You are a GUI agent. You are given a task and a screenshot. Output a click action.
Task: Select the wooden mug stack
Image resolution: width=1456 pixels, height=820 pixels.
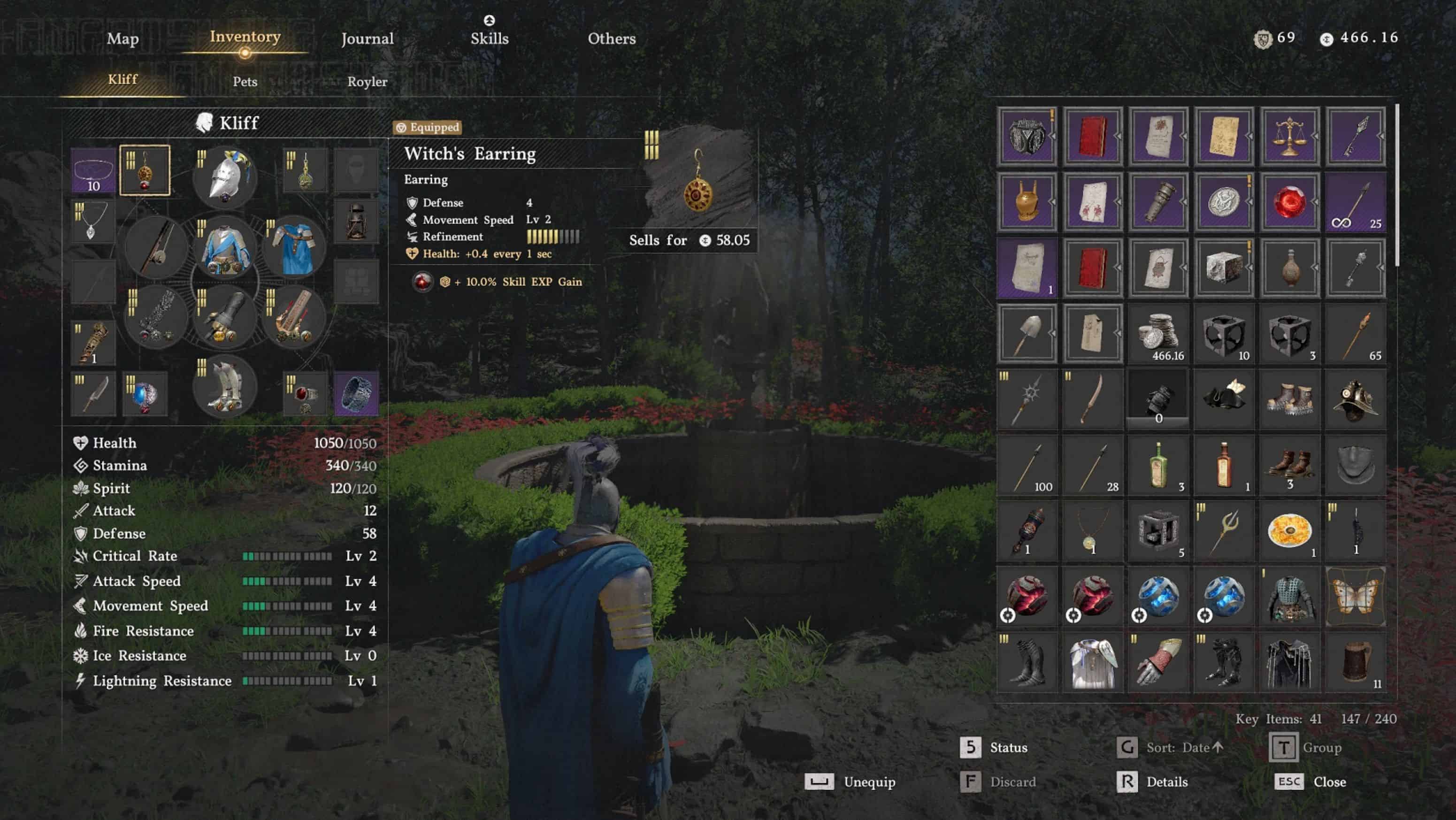(x=1355, y=662)
